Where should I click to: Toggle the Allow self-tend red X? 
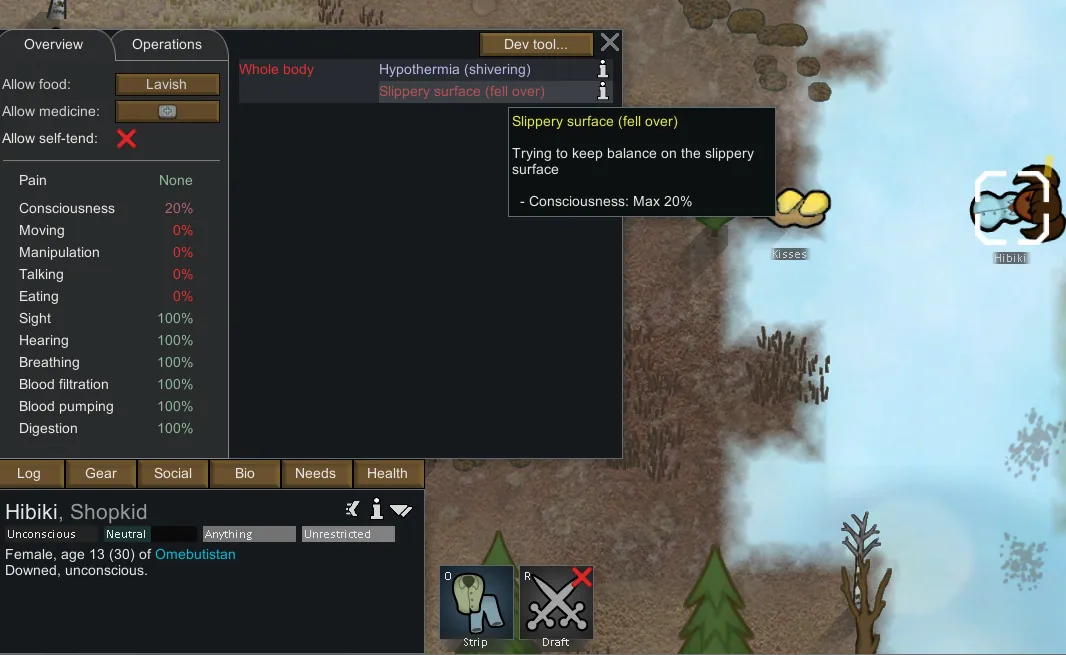(126, 139)
